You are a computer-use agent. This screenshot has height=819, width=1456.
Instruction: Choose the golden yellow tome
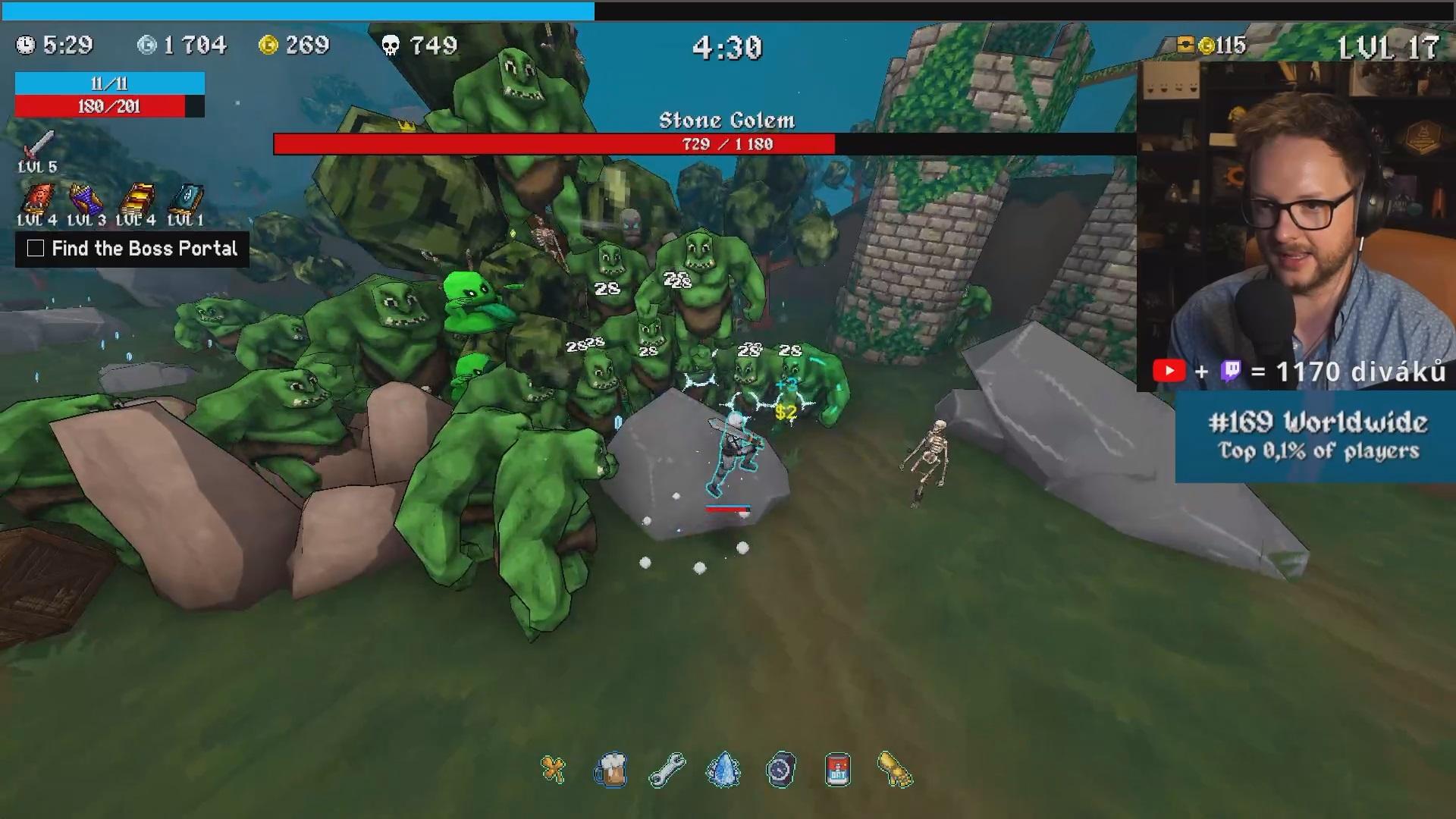click(136, 199)
